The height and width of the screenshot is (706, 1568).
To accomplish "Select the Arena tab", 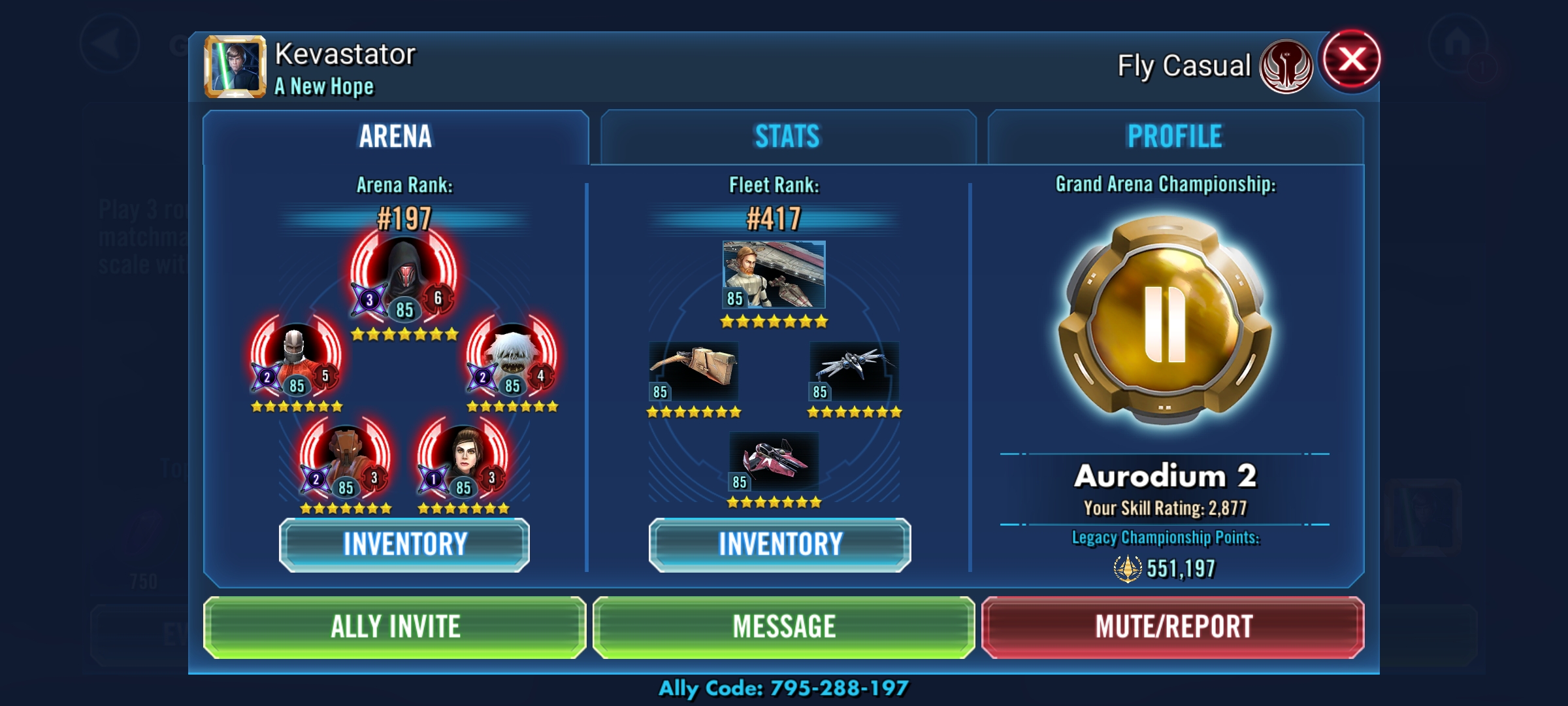I will [395, 137].
